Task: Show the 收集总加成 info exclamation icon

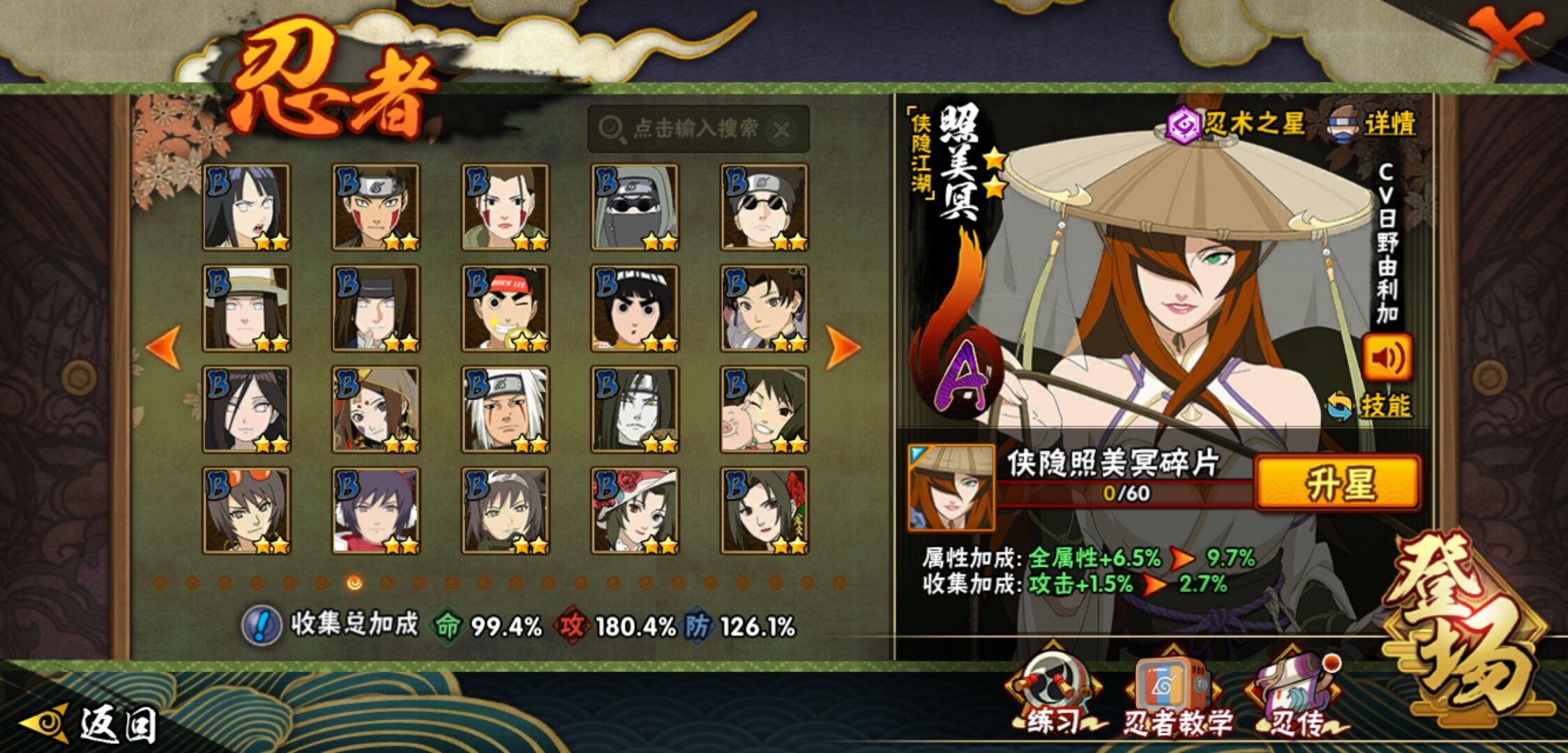Action: coord(262,625)
